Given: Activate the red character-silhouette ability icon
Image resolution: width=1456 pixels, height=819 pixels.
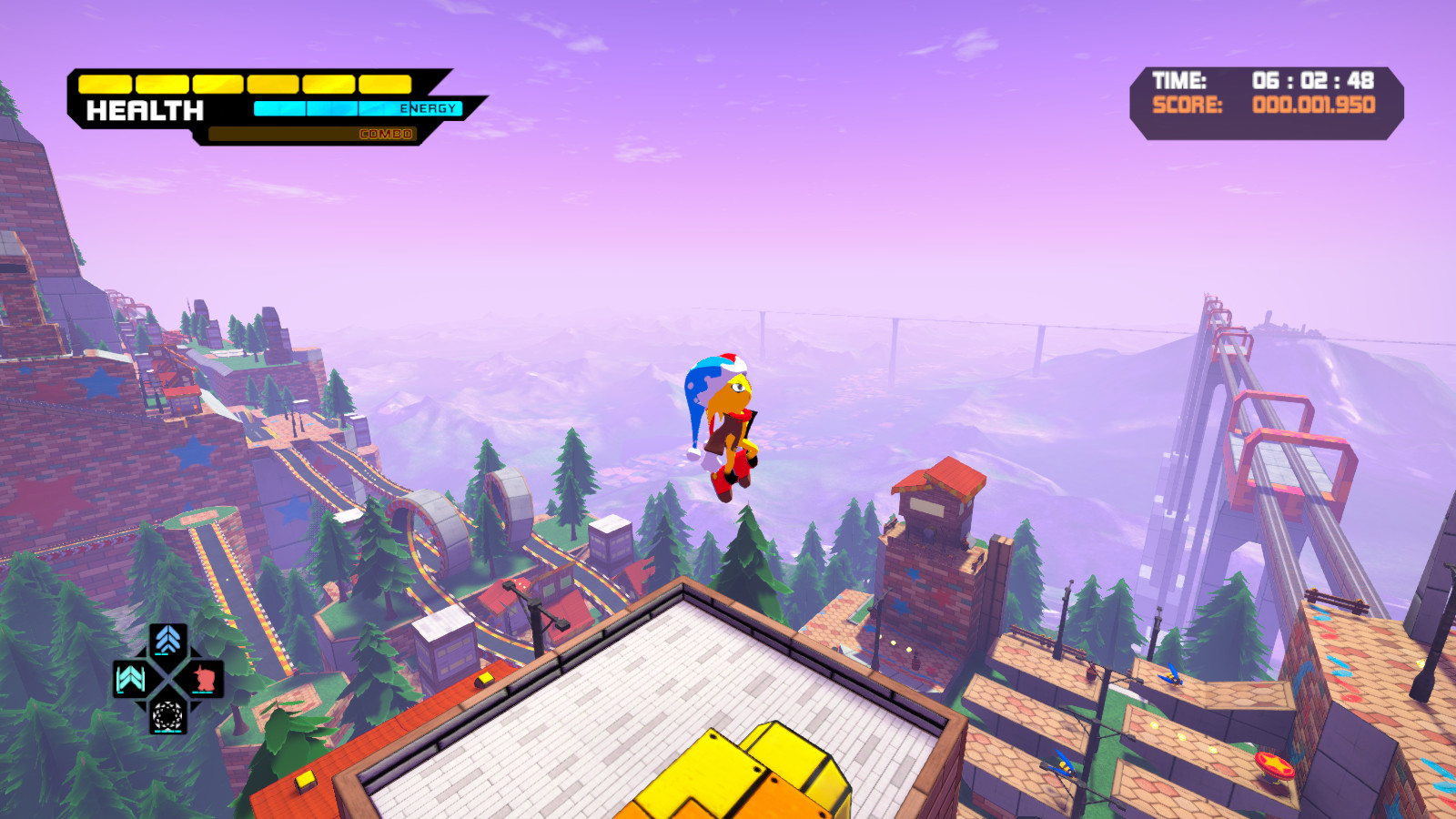Looking at the screenshot, I should coord(205,678).
